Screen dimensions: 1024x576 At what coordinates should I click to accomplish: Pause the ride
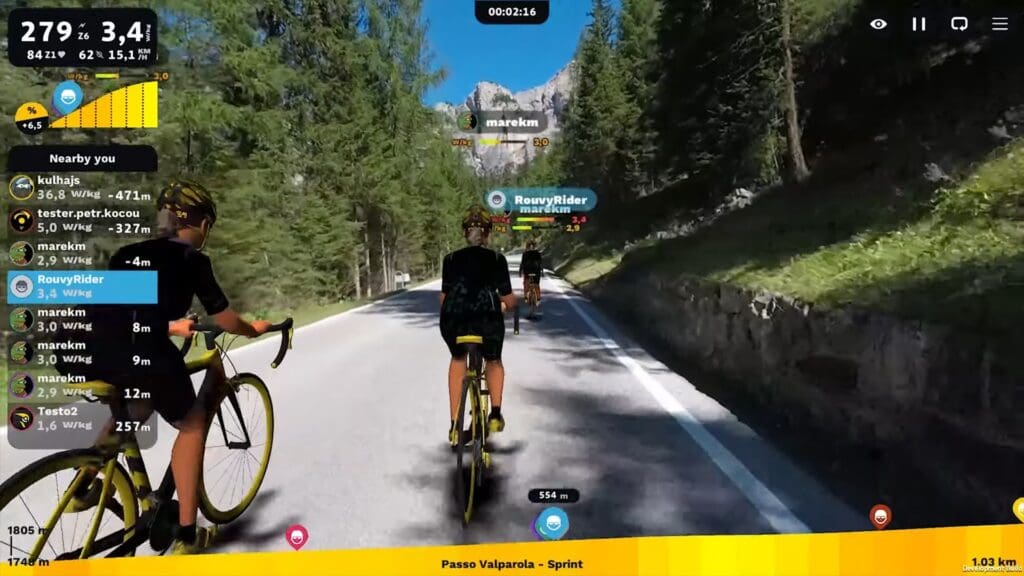(x=919, y=24)
